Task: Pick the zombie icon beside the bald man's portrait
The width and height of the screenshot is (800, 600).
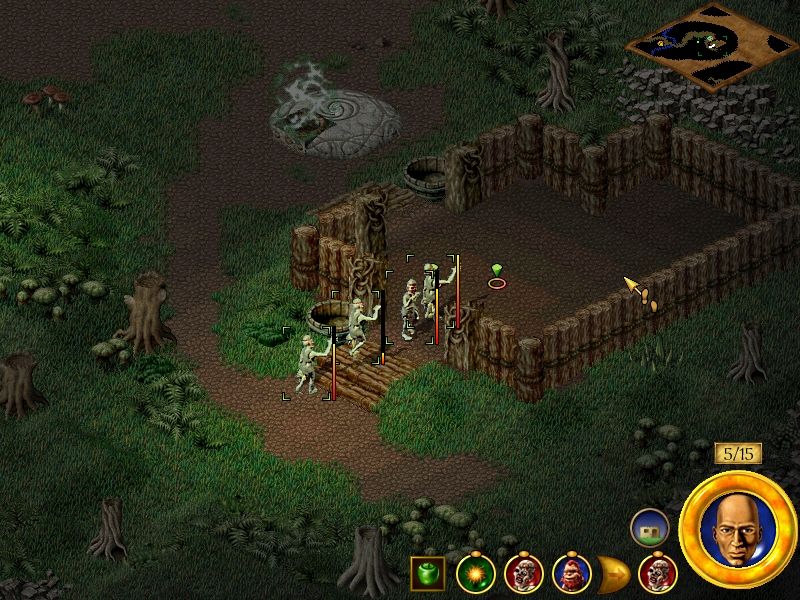Action: (x=658, y=574)
